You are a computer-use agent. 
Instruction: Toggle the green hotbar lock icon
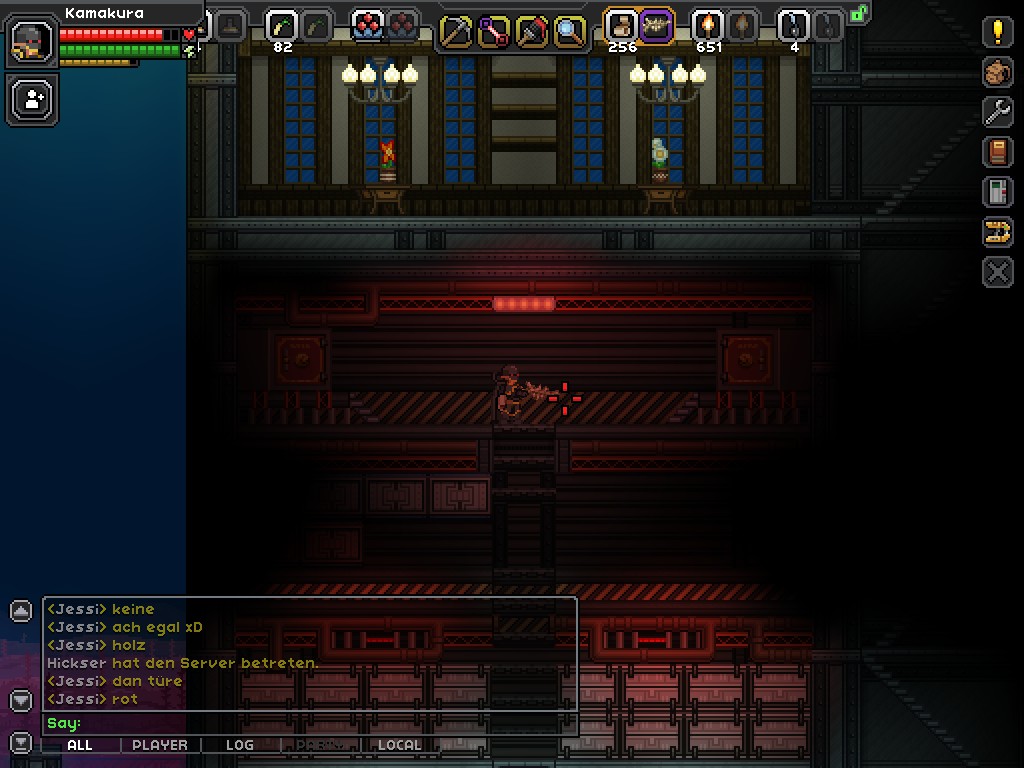(x=858, y=14)
